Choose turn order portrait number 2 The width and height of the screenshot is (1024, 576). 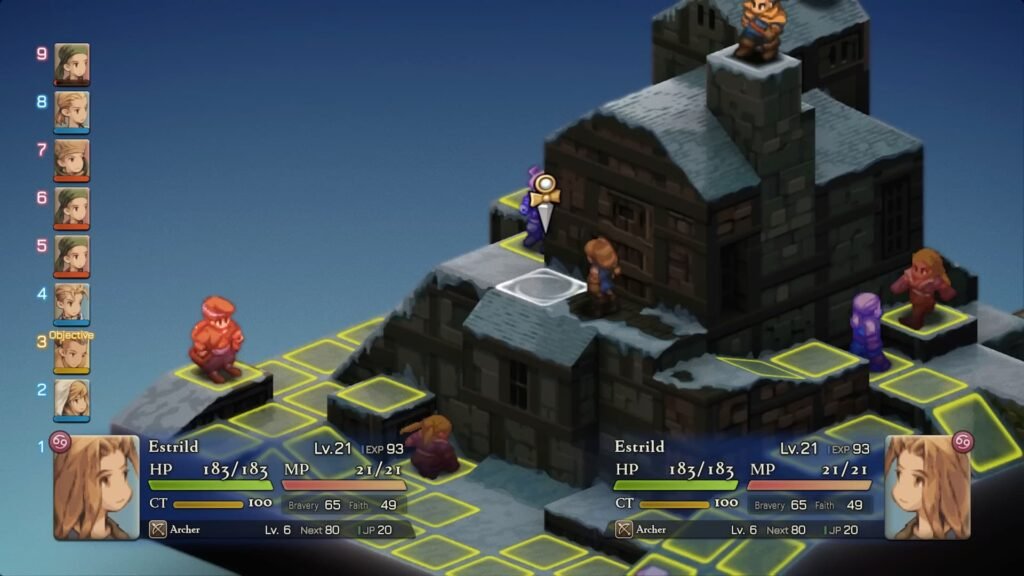(x=72, y=399)
